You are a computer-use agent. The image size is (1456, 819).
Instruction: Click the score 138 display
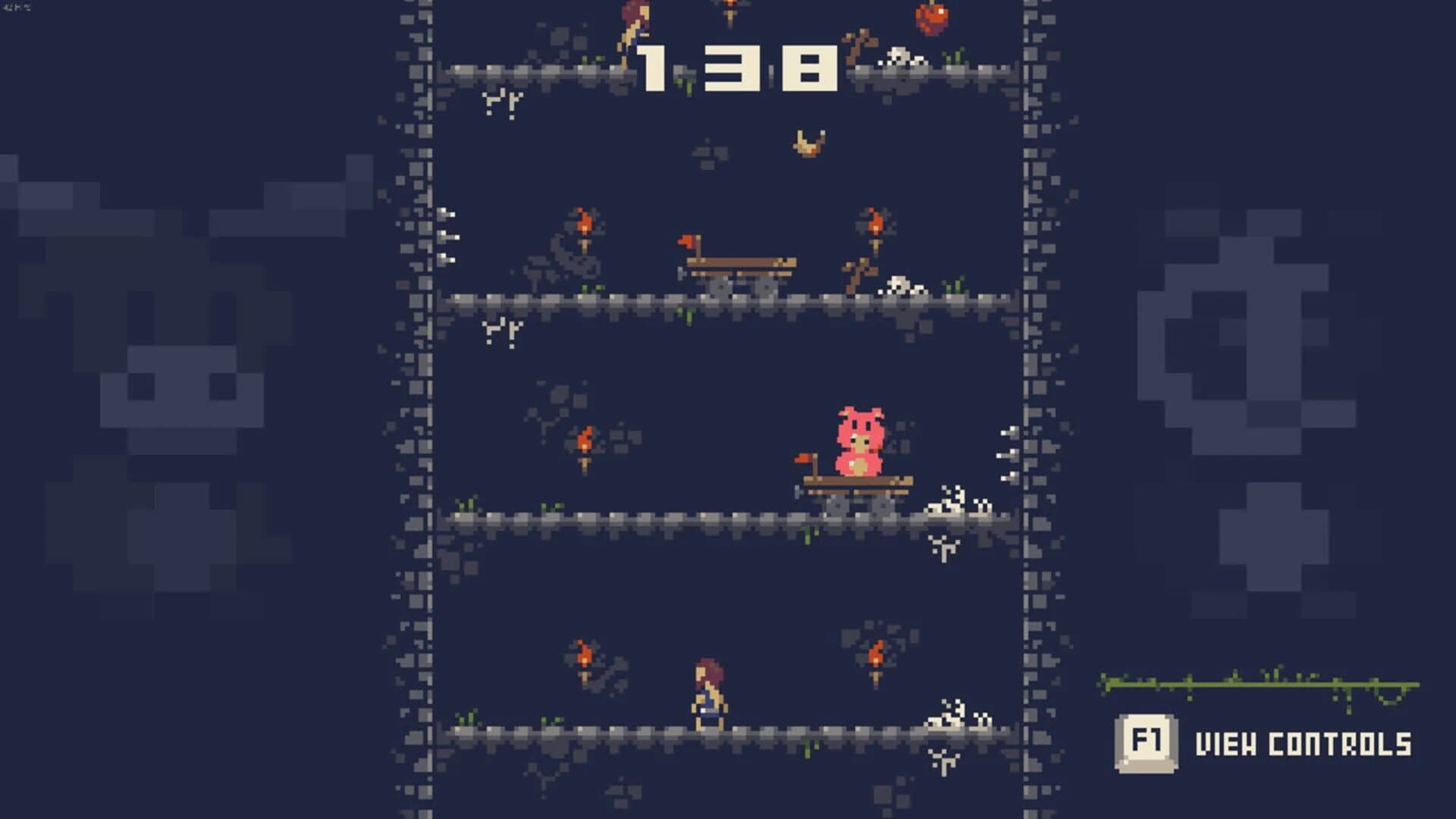[739, 68]
